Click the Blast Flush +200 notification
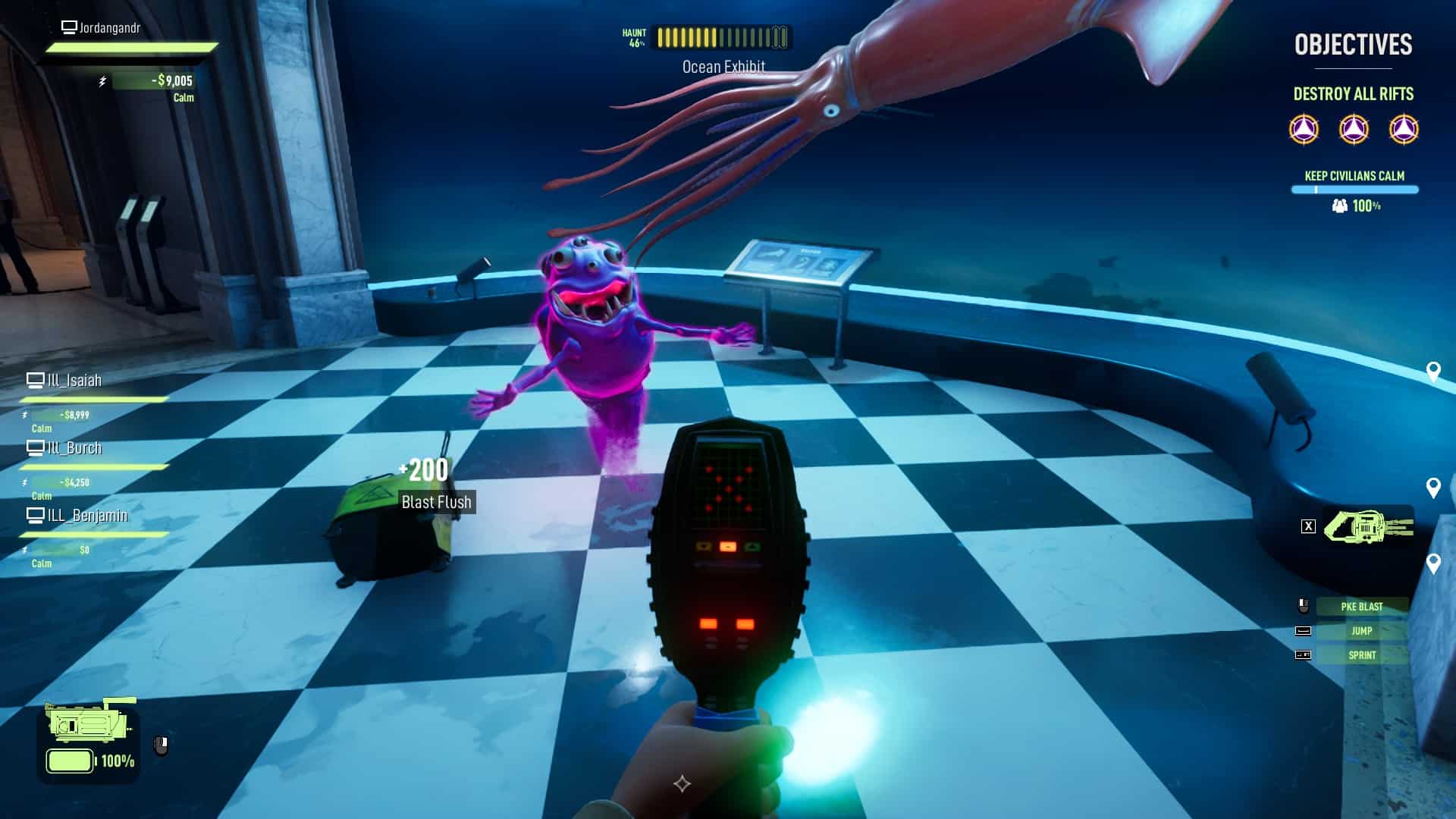The width and height of the screenshot is (1456, 819). click(435, 485)
